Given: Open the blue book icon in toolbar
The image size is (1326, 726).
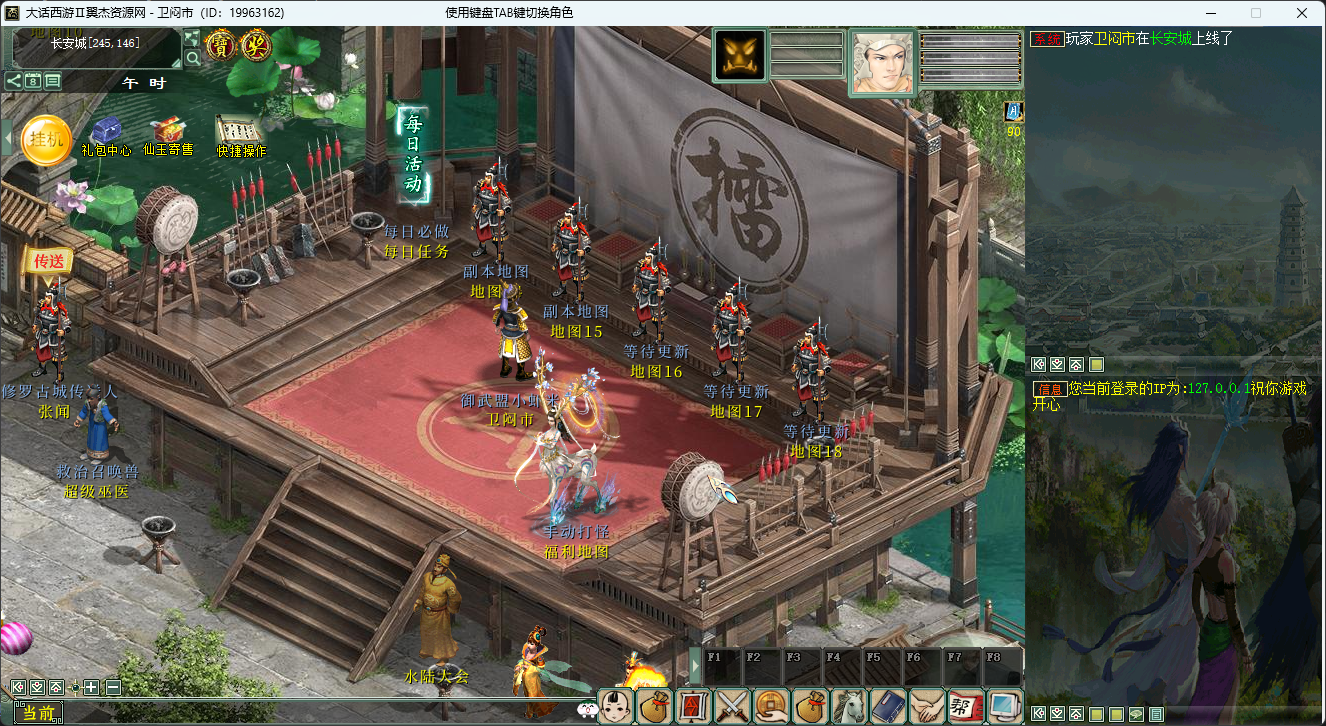Looking at the screenshot, I should point(887,706).
